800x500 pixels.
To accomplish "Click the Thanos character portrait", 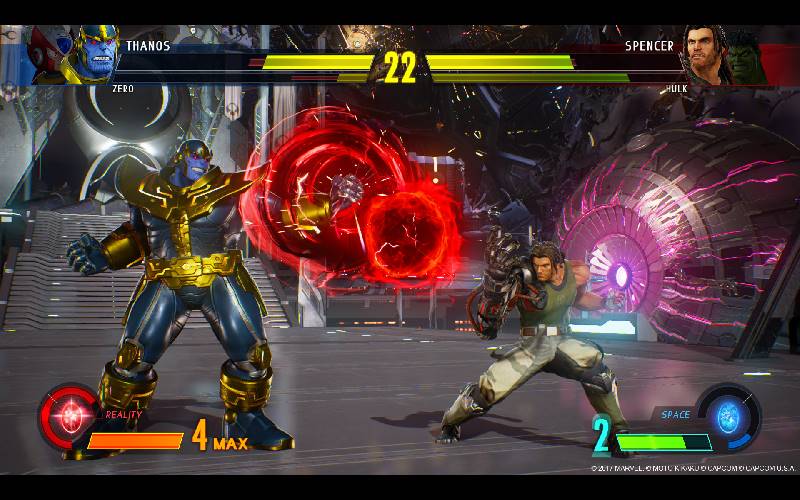I will point(89,56).
